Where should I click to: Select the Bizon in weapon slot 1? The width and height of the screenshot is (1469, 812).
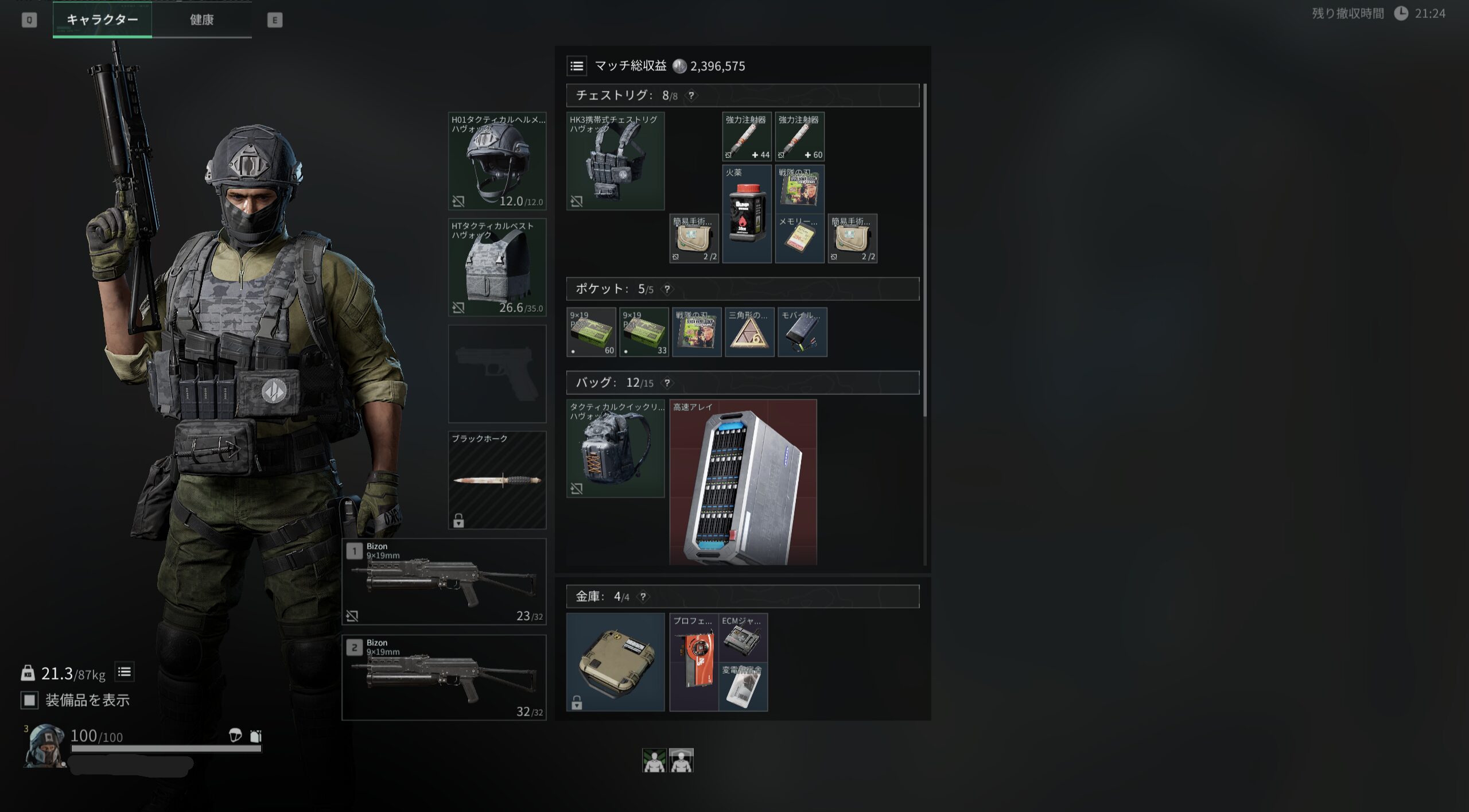coord(444,581)
